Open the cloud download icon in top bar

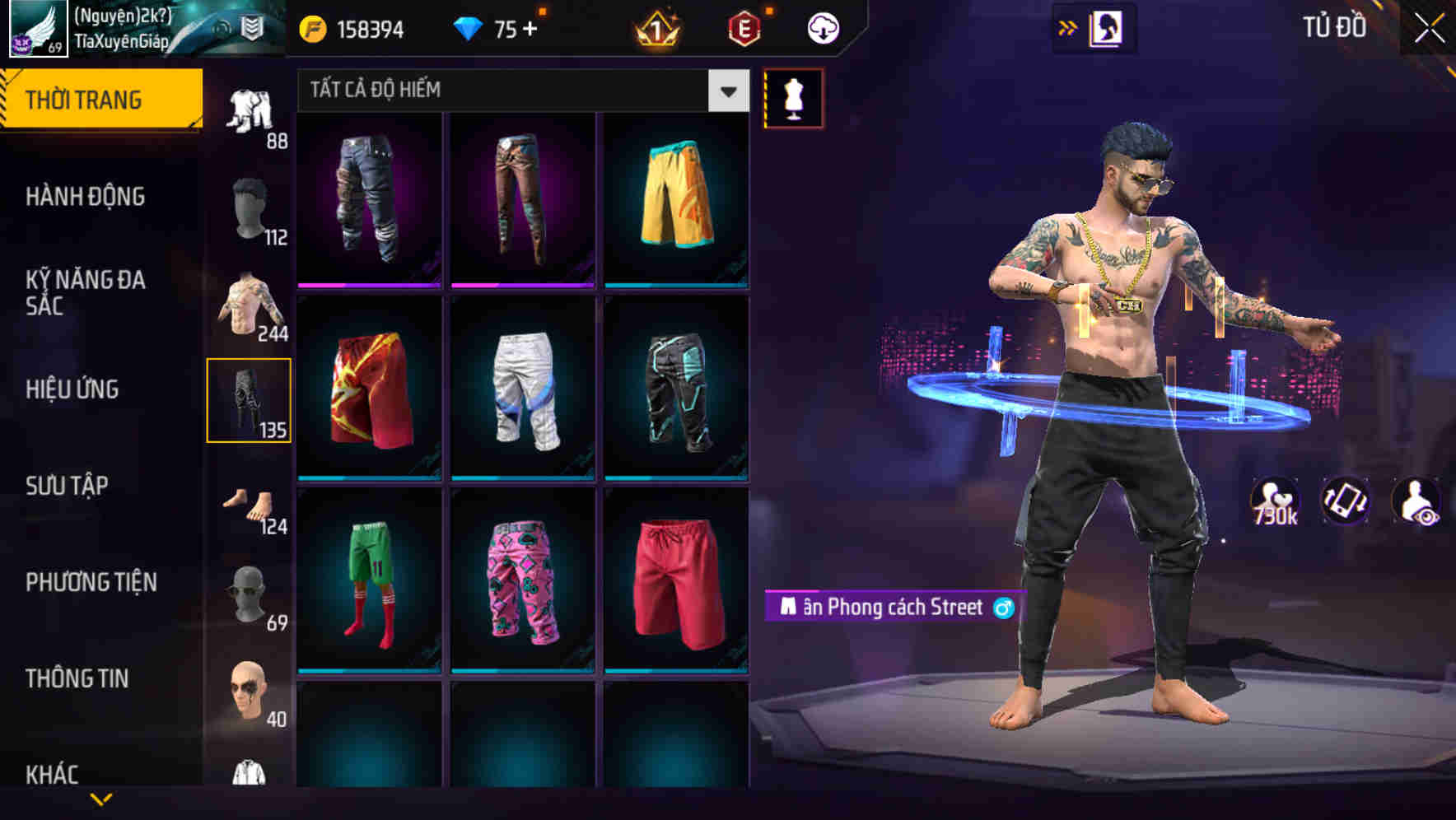tap(820, 27)
